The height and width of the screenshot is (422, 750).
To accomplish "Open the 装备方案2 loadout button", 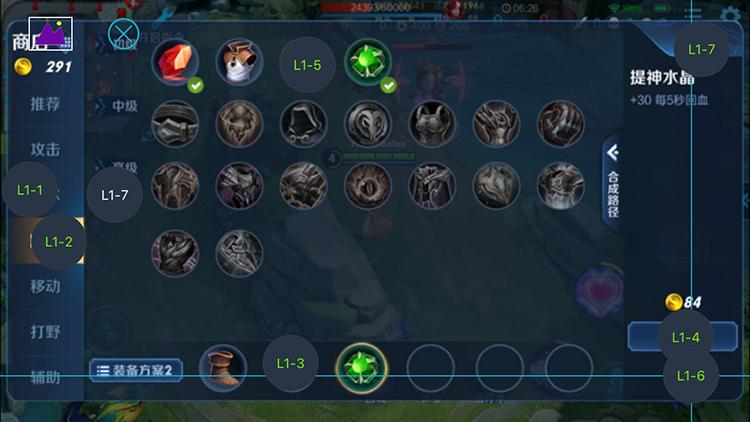I will click(x=136, y=370).
